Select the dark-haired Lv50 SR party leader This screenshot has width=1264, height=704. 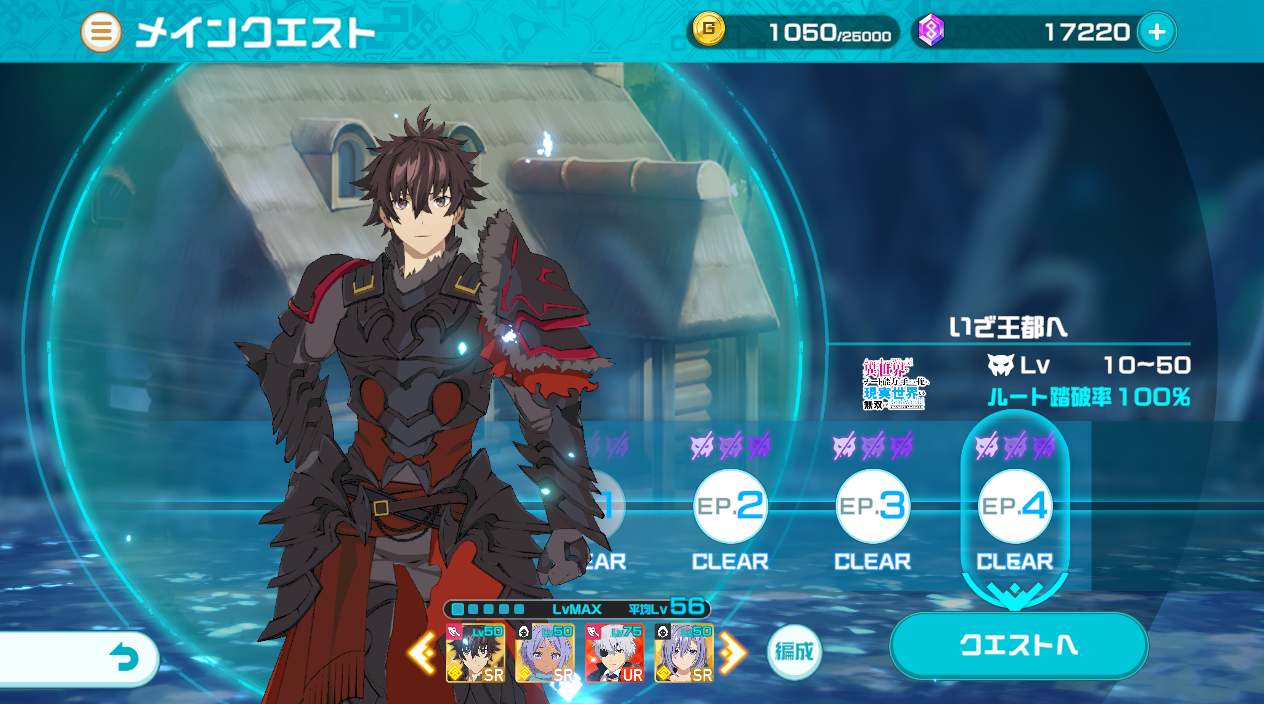click(475, 653)
